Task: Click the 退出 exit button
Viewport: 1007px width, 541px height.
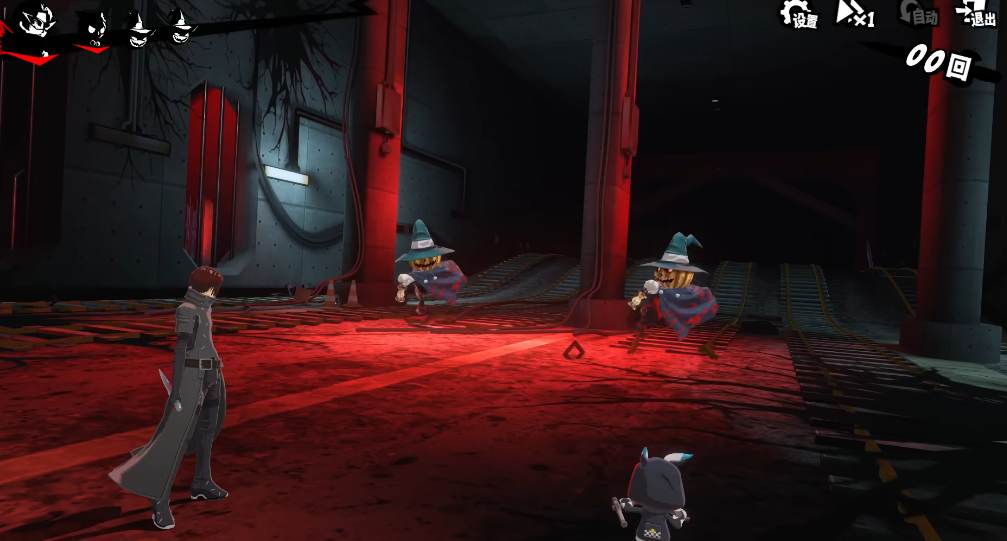Action: (x=975, y=14)
